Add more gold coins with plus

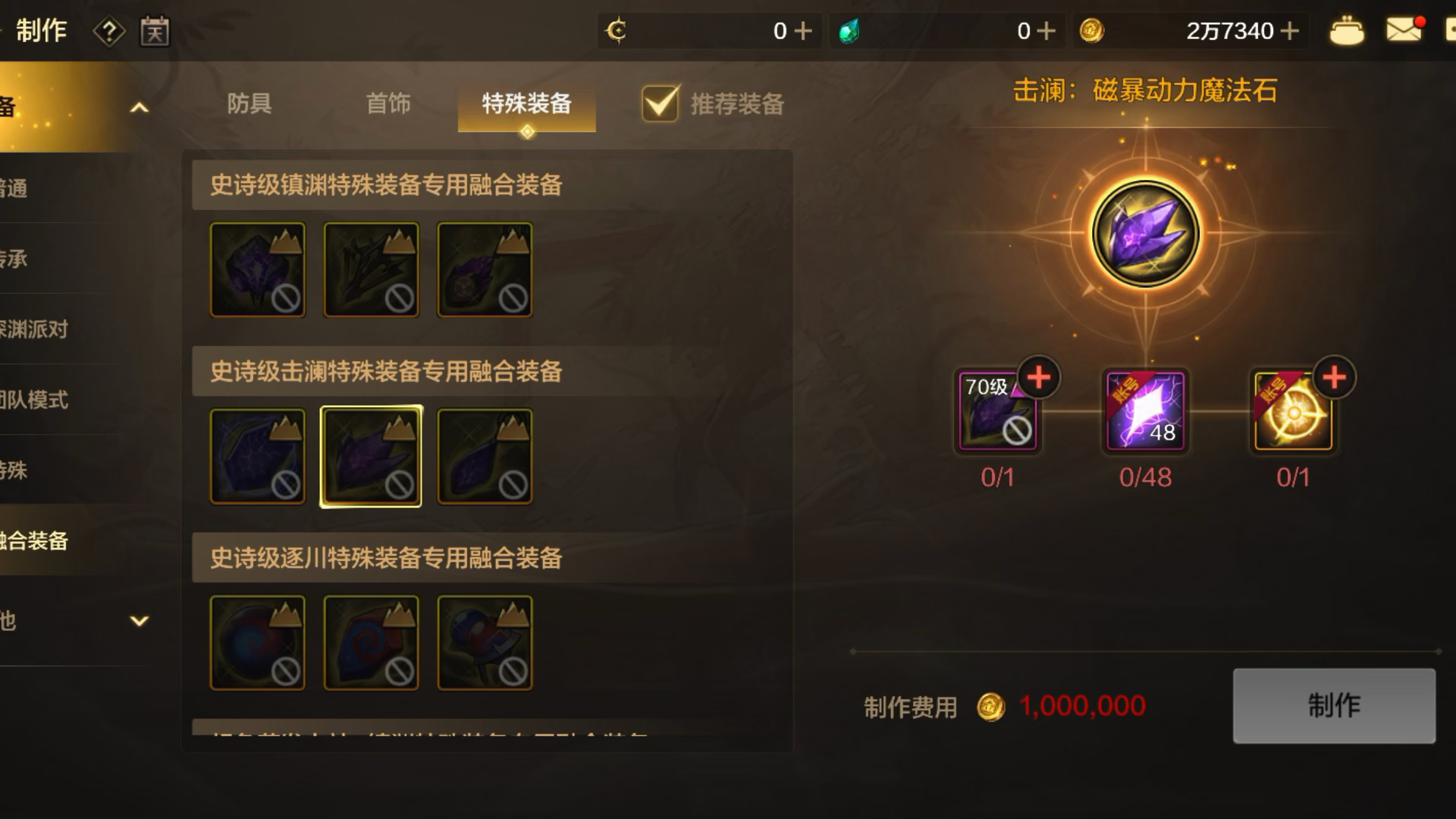1290,30
